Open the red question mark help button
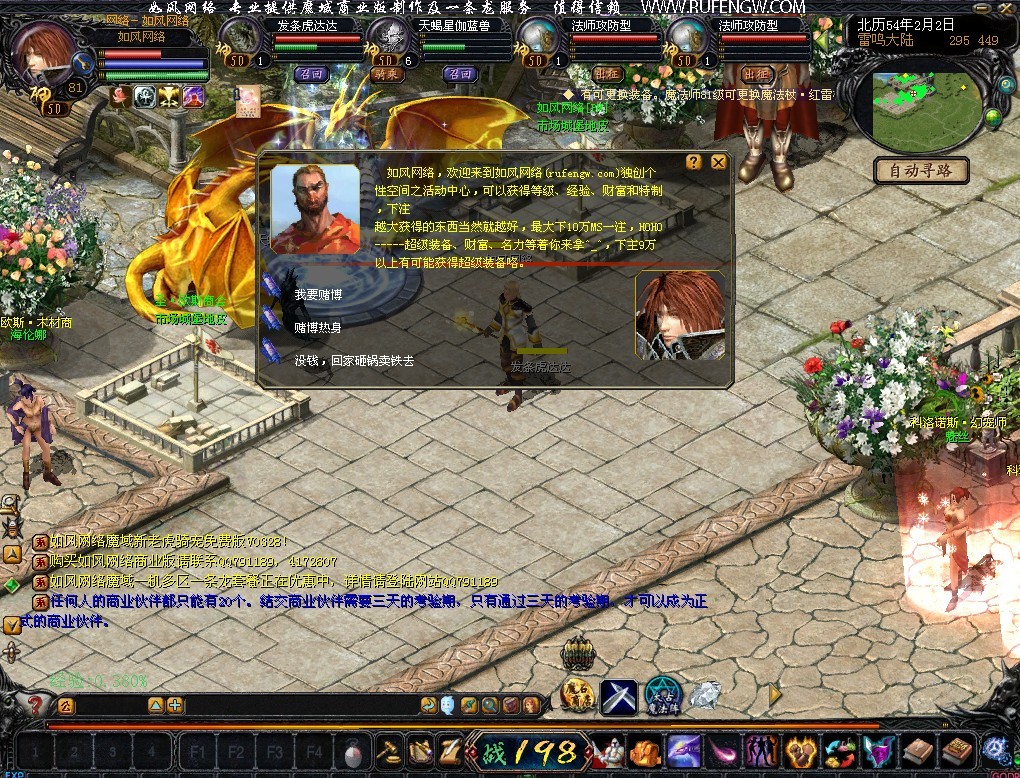 point(34,705)
